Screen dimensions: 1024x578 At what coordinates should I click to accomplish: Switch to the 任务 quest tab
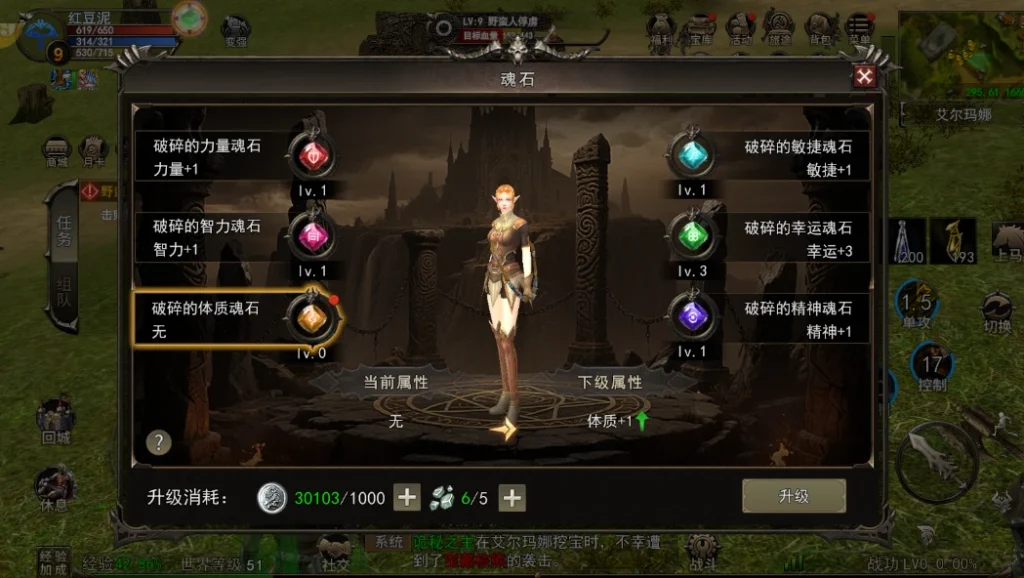[62, 232]
